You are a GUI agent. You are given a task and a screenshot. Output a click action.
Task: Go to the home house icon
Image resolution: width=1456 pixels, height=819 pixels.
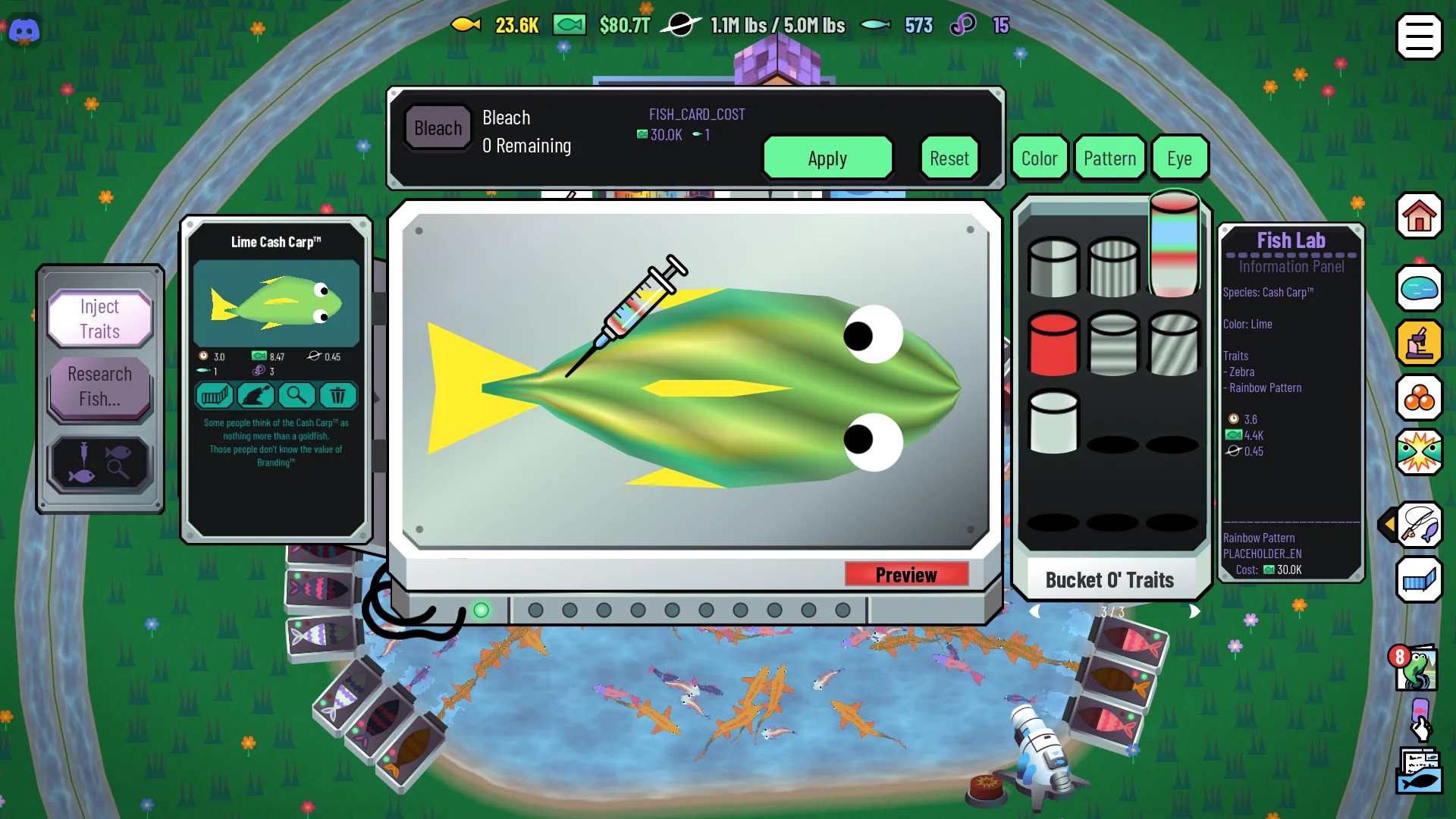pyautogui.click(x=1419, y=216)
